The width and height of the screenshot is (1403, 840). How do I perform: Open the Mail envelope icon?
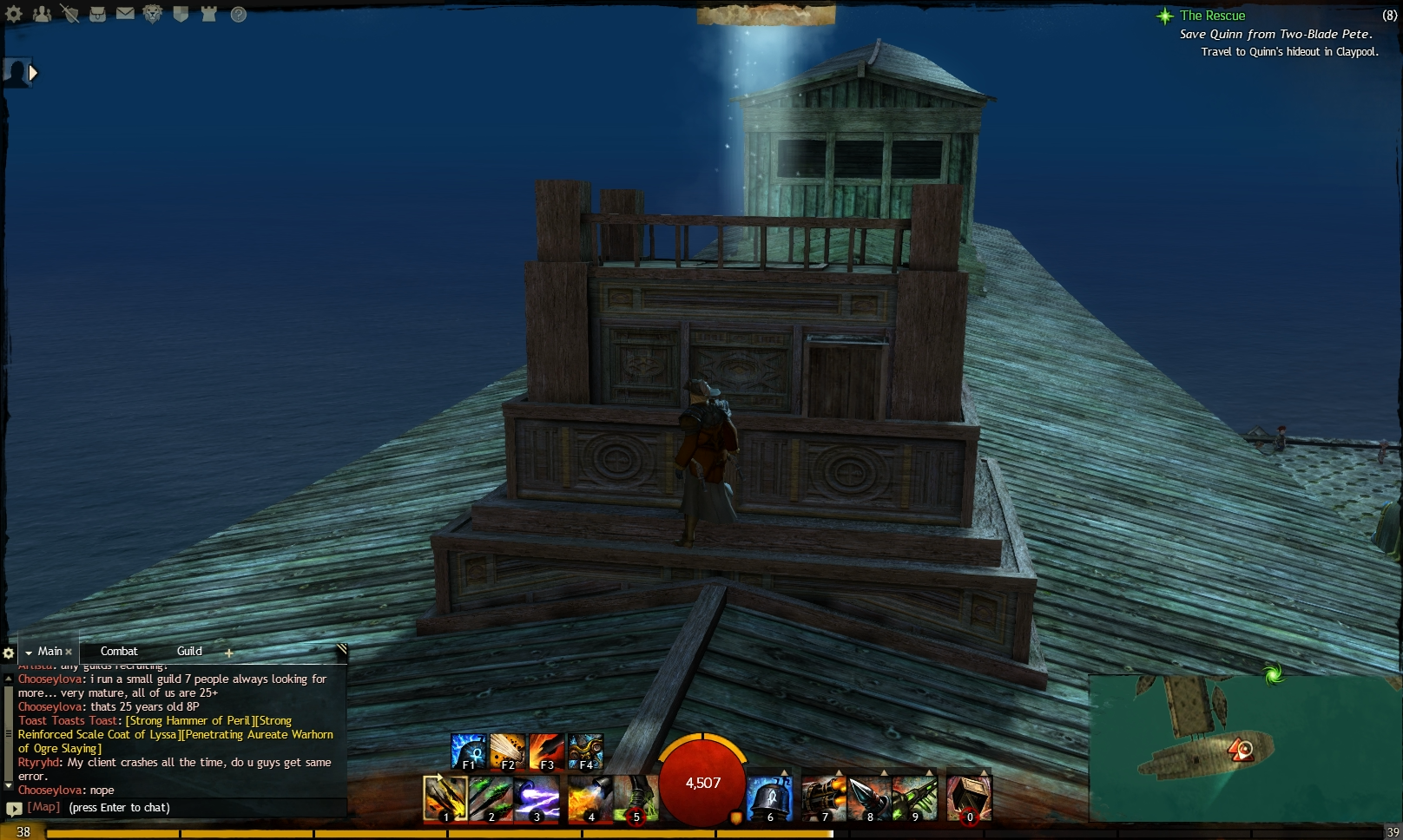pos(125,12)
